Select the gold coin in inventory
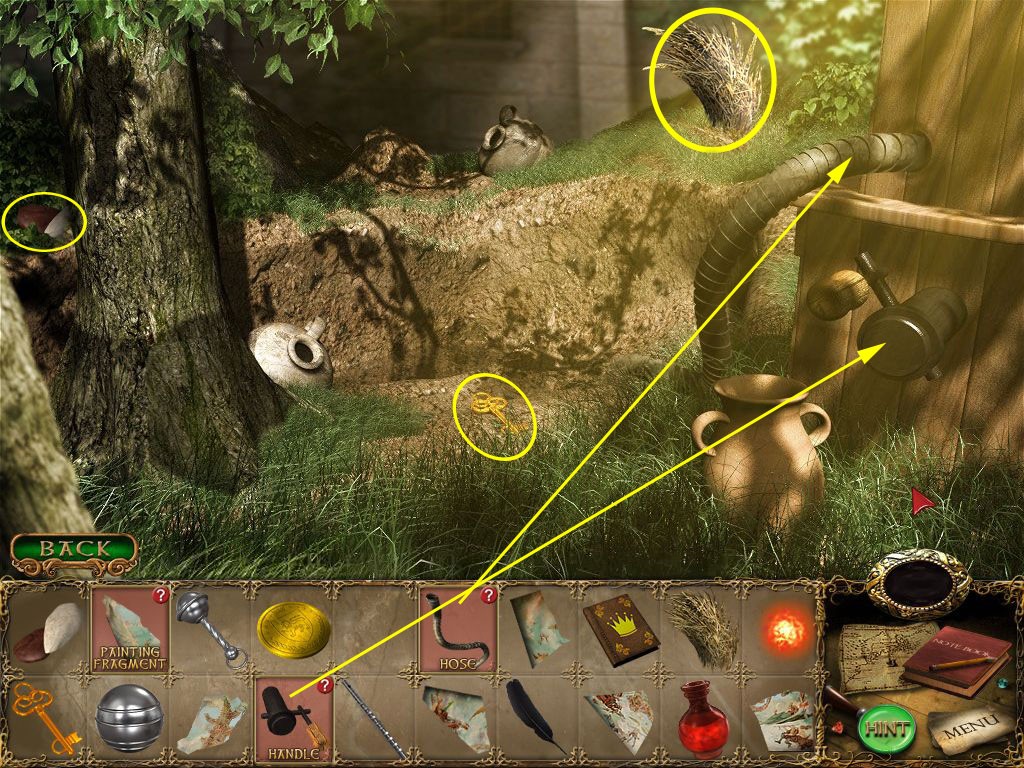Image resolution: width=1024 pixels, height=768 pixels. [x=294, y=630]
